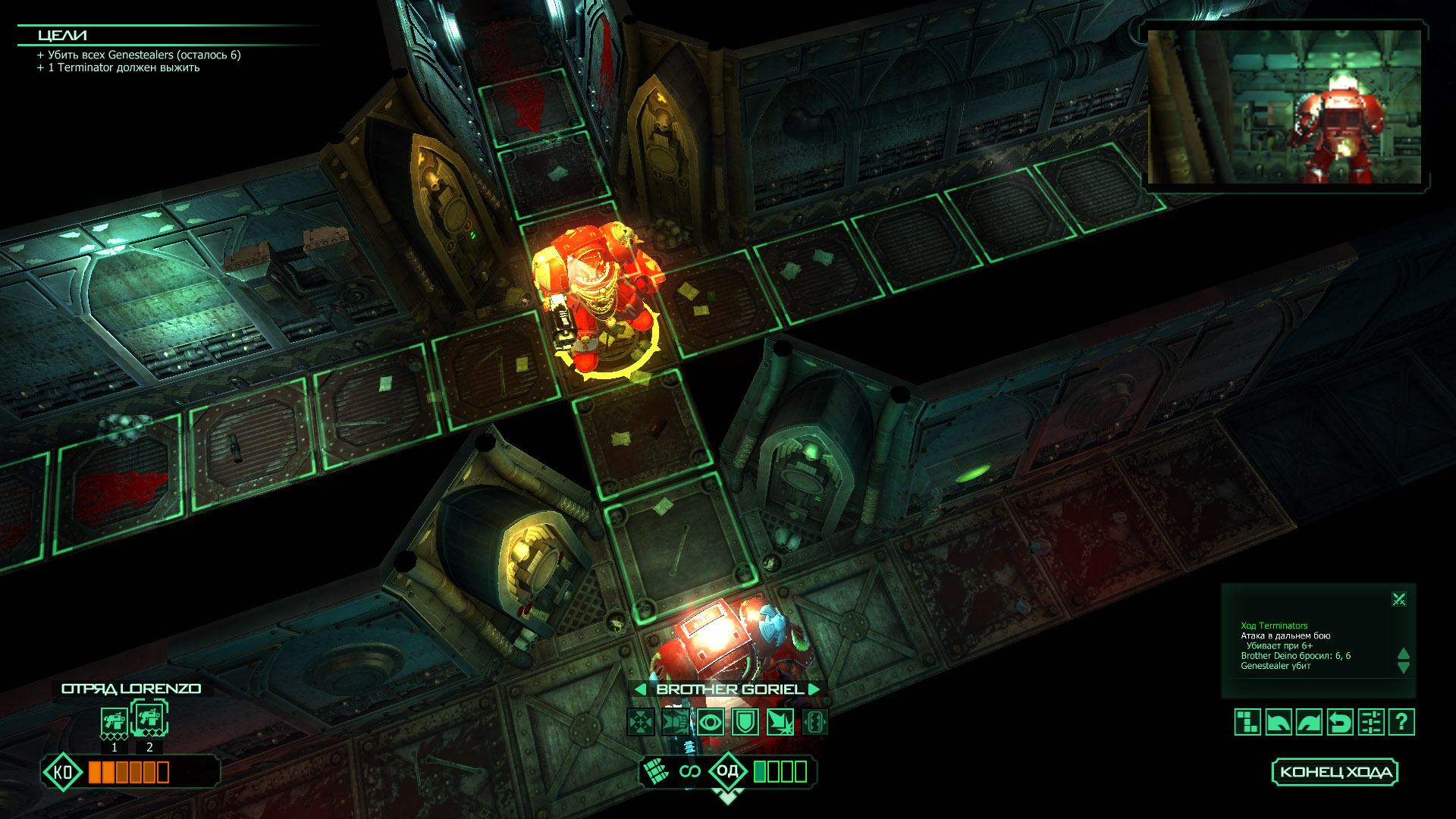Undo the last action
The width and height of the screenshot is (1456, 819).
click(x=1340, y=722)
